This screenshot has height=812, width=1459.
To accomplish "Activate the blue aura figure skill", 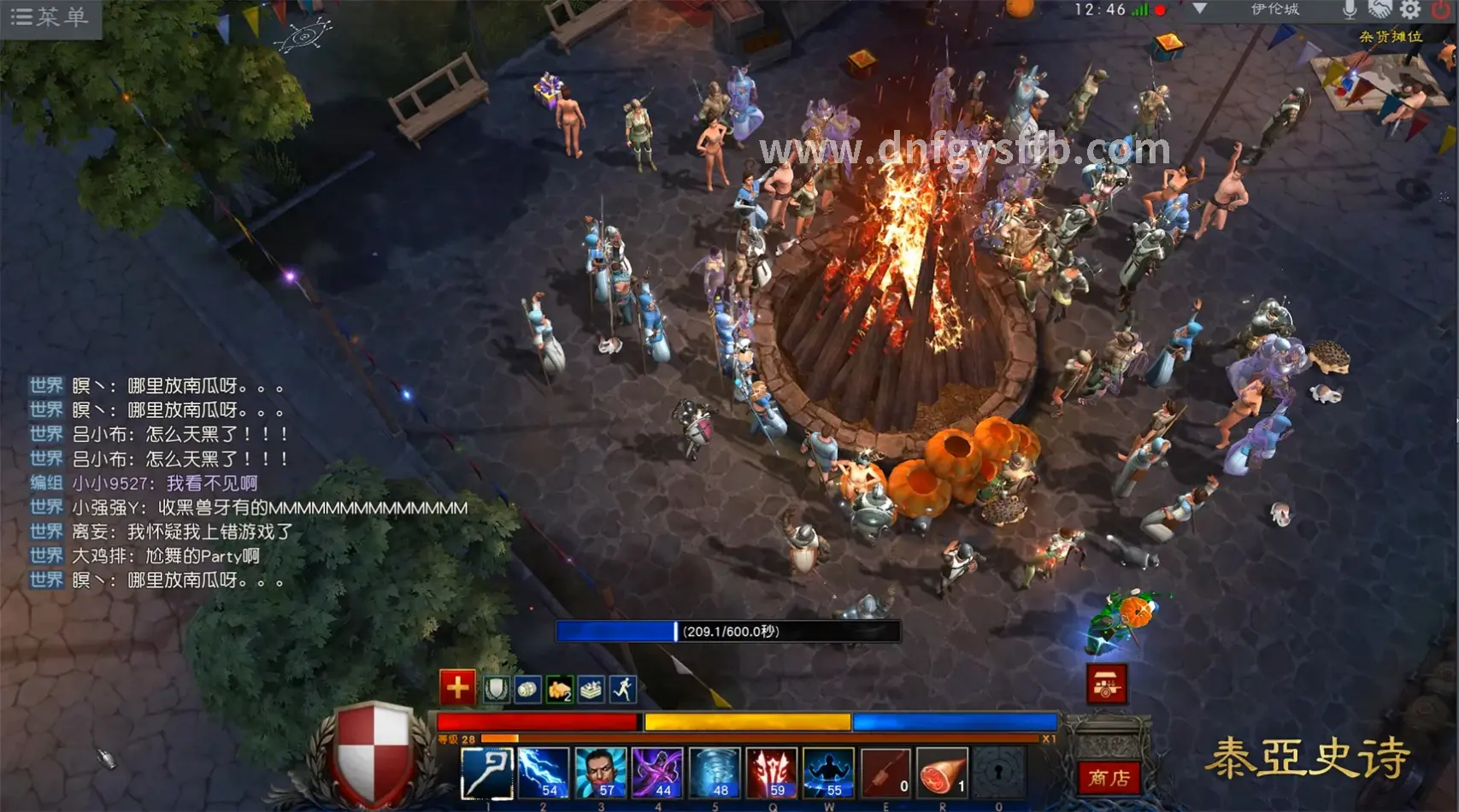I will (x=828, y=773).
